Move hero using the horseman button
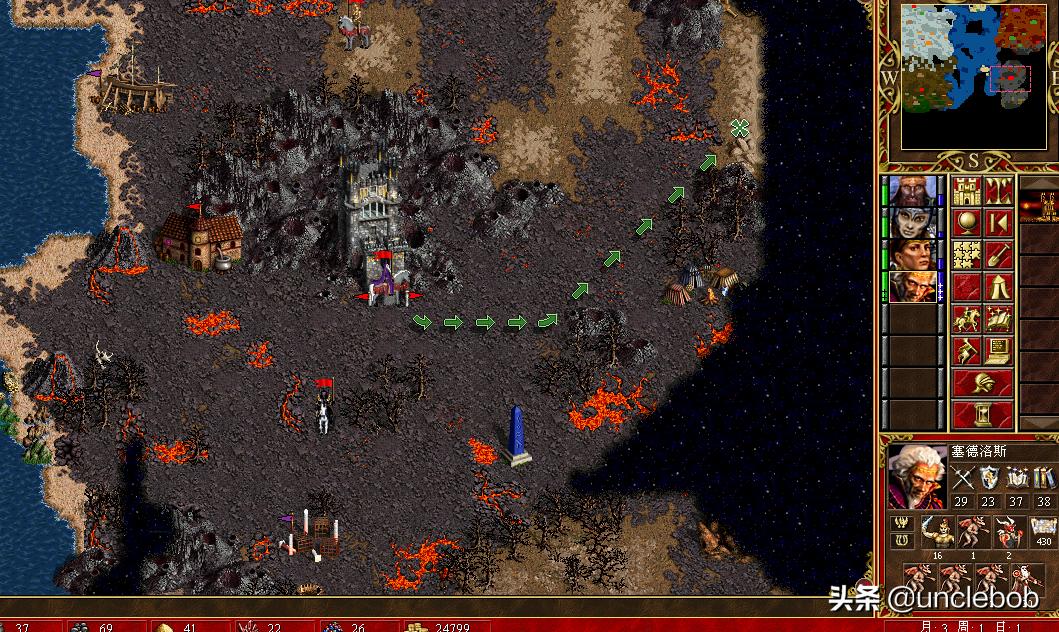The width and height of the screenshot is (1059, 632). click(x=966, y=319)
